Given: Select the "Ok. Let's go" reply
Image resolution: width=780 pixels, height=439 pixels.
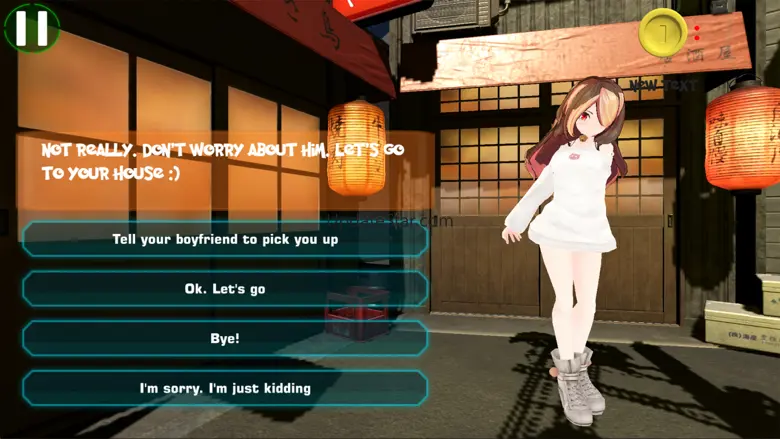Looking at the screenshot, I should point(225,289).
